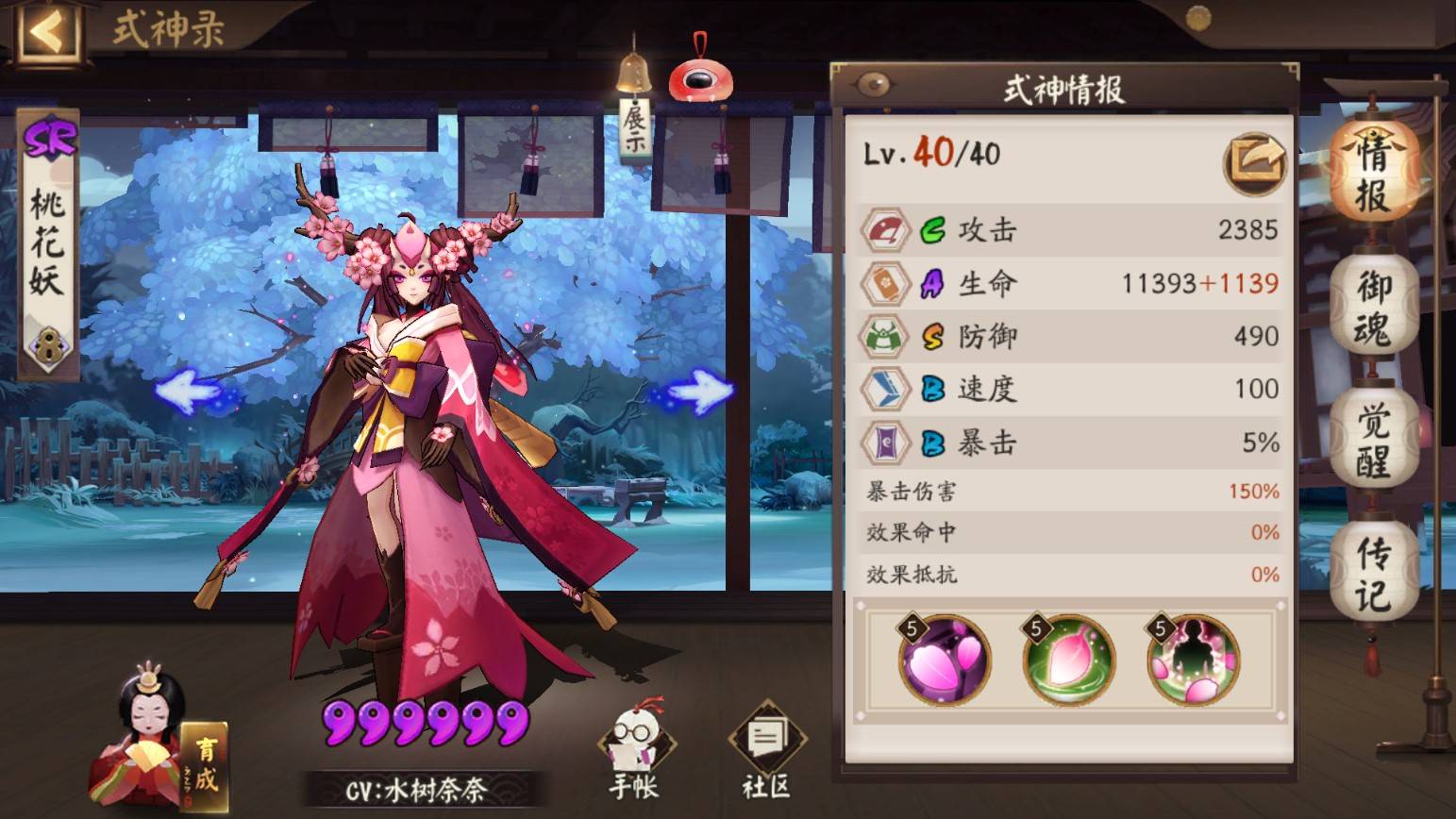Click the CV: 水树奈奈 voice actor bar

coord(417,790)
